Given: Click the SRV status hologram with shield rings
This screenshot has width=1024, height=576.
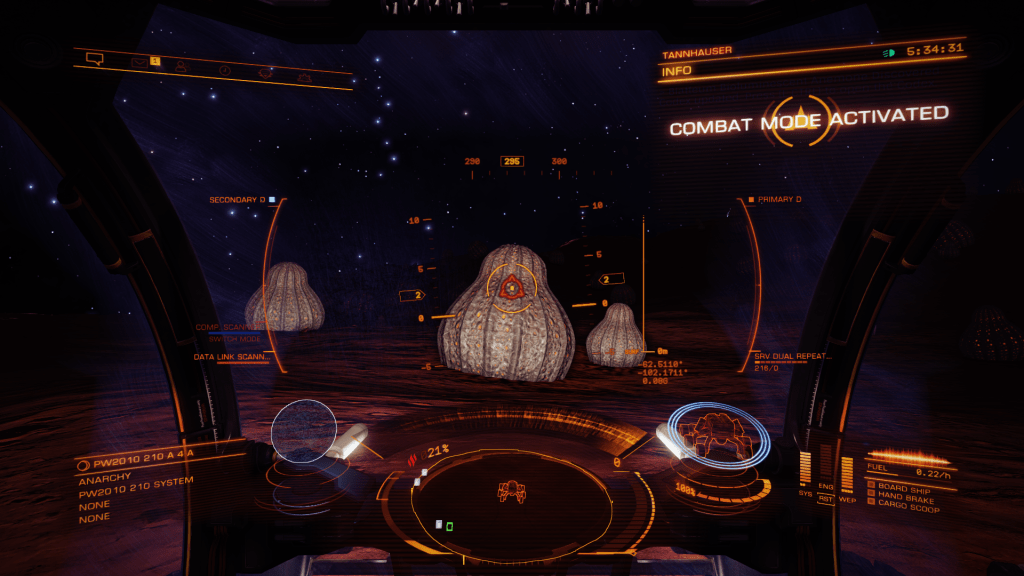Looking at the screenshot, I should click(x=719, y=432).
